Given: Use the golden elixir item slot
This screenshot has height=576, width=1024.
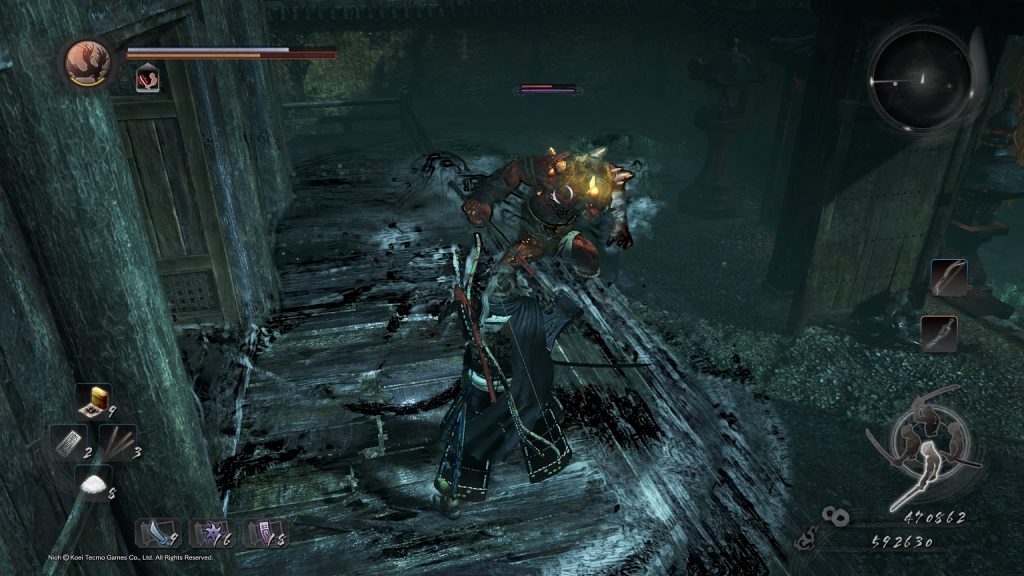Looking at the screenshot, I should click(x=94, y=402).
